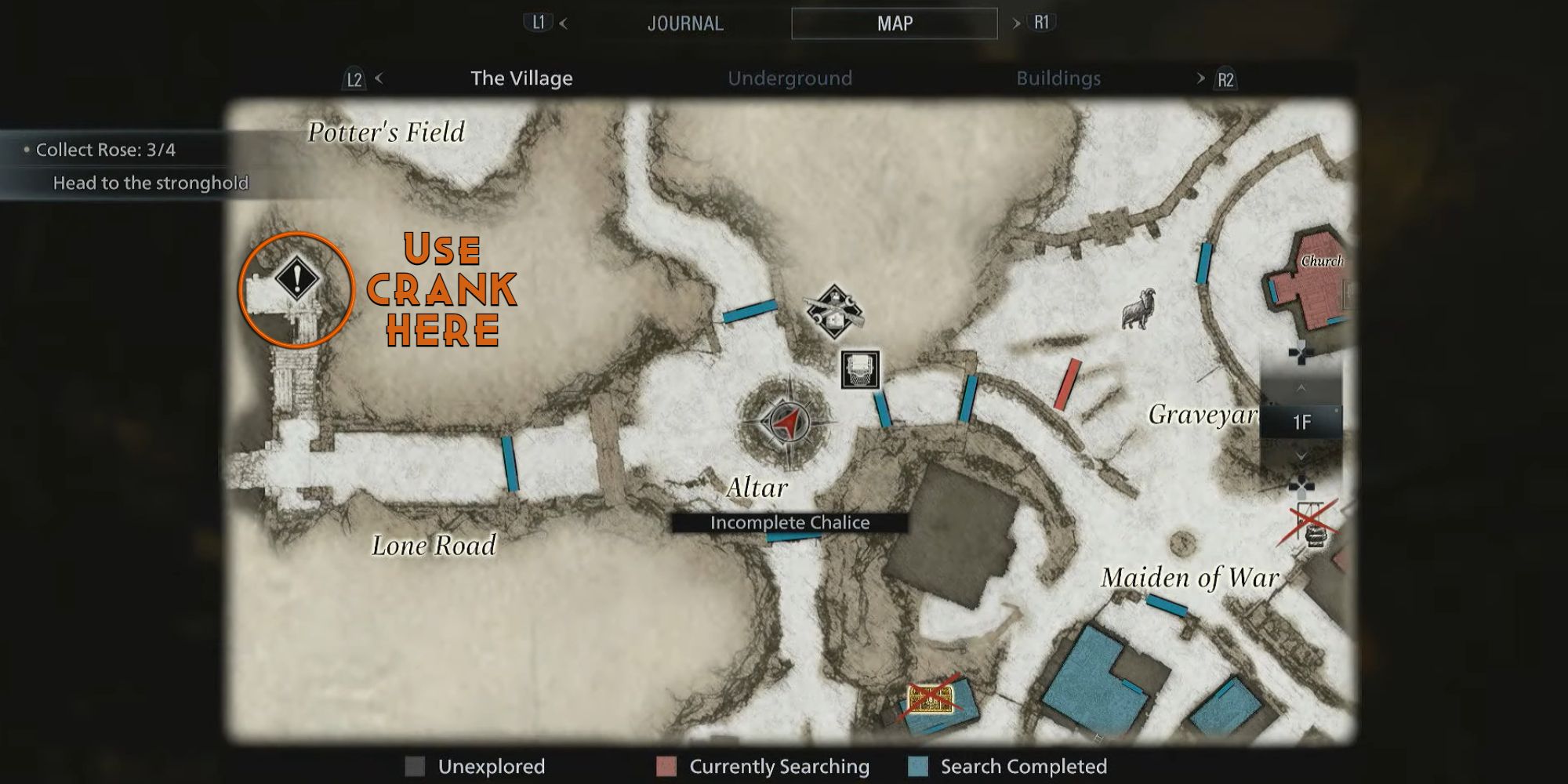Open the Buildings map section
The image size is (1568, 784).
coord(1058,78)
